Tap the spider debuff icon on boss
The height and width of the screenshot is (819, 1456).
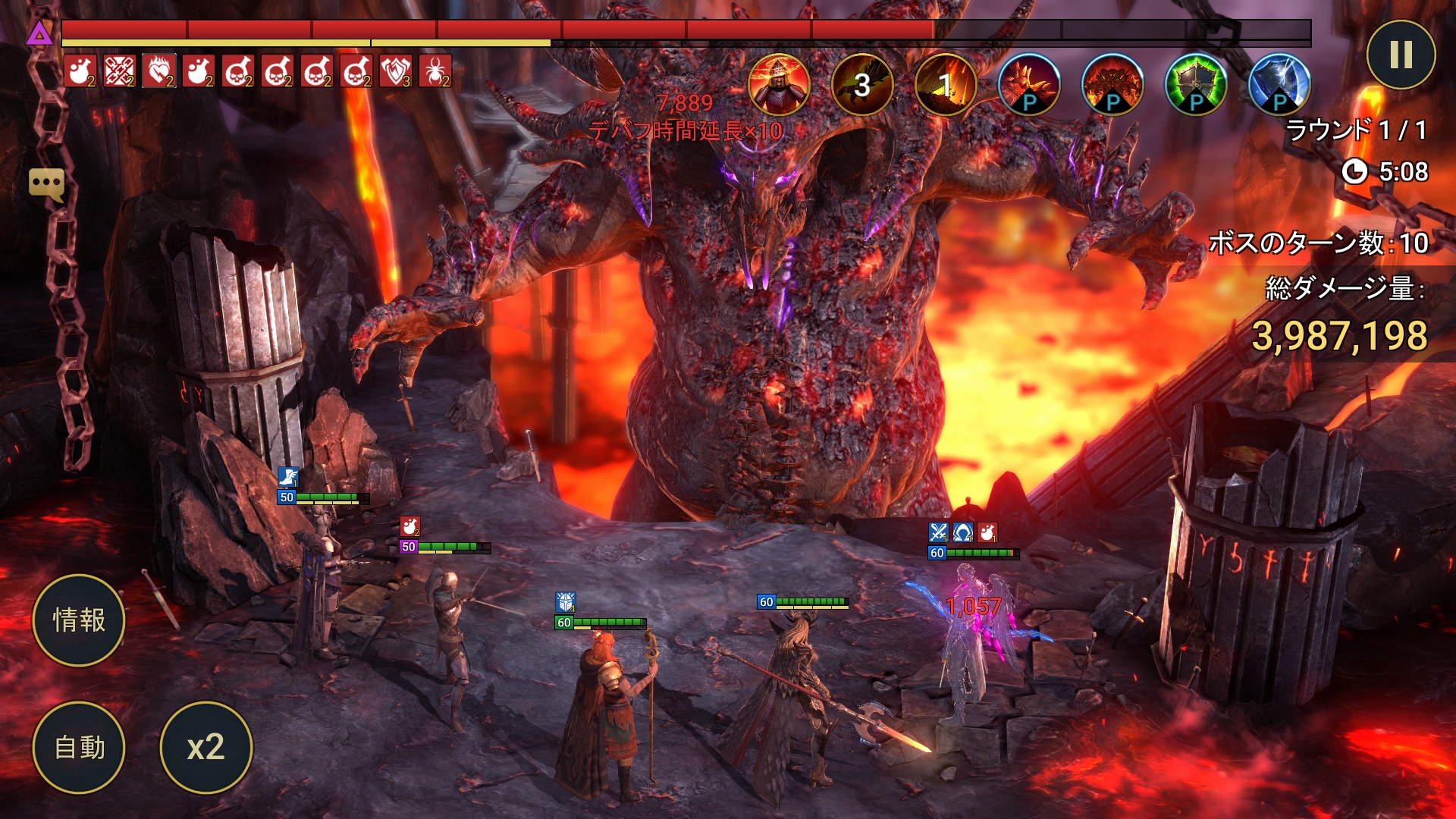[435, 71]
